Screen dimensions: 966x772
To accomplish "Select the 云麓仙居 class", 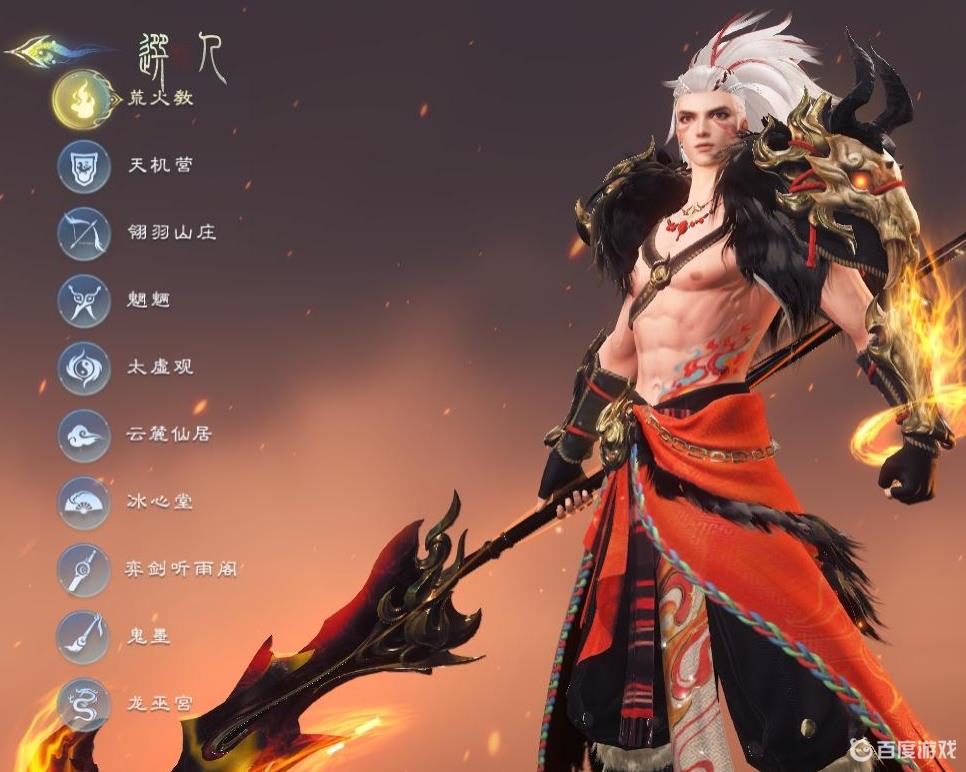I will (84, 434).
